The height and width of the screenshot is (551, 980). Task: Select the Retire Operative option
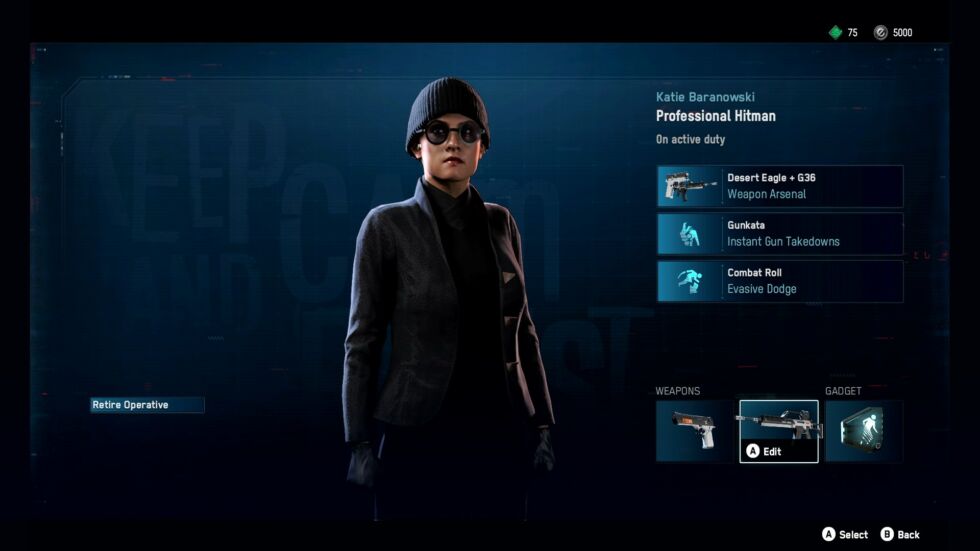pos(147,405)
